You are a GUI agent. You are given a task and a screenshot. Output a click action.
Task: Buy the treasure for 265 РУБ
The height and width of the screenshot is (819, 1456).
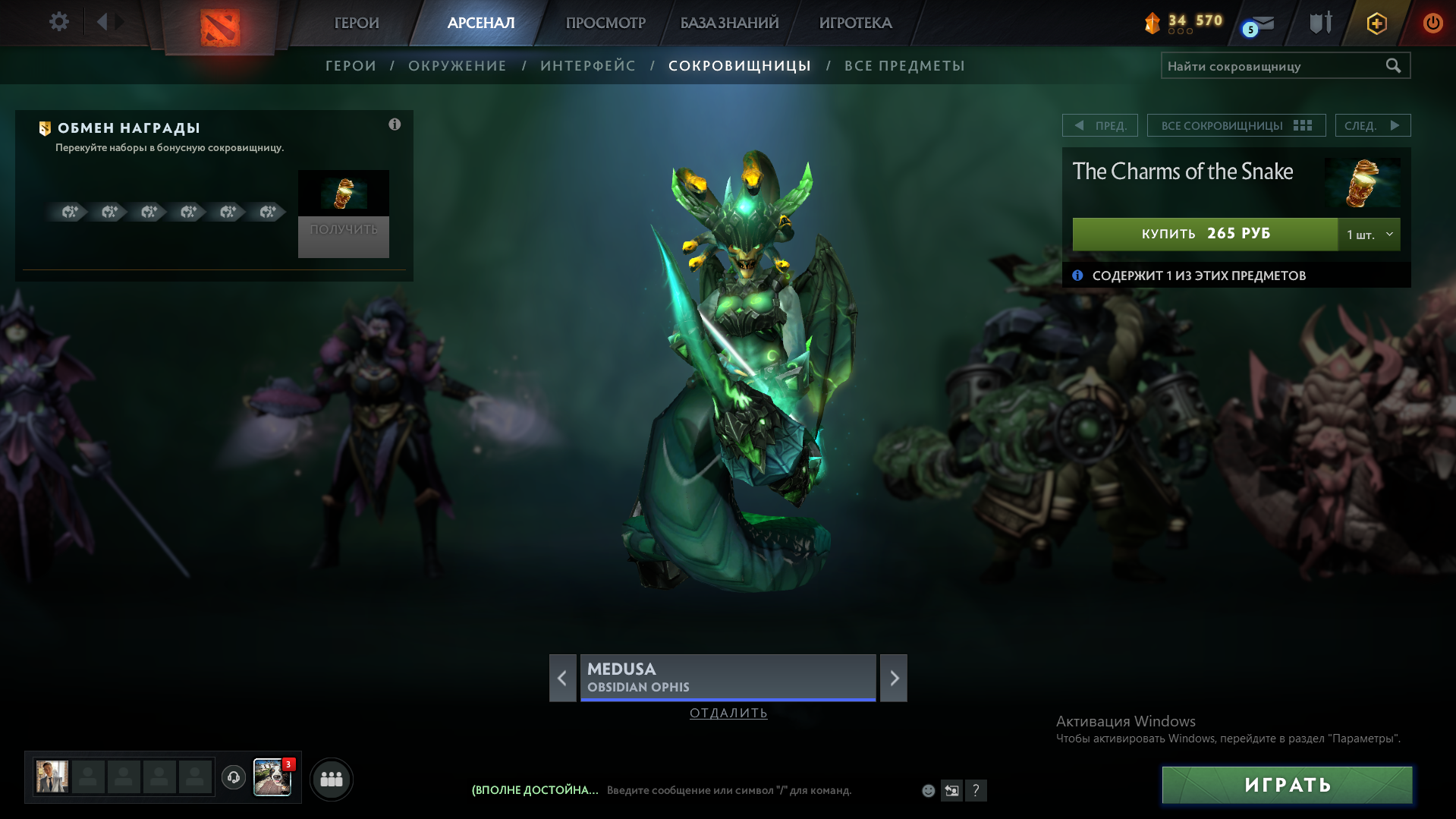pyautogui.click(x=1205, y=234)
